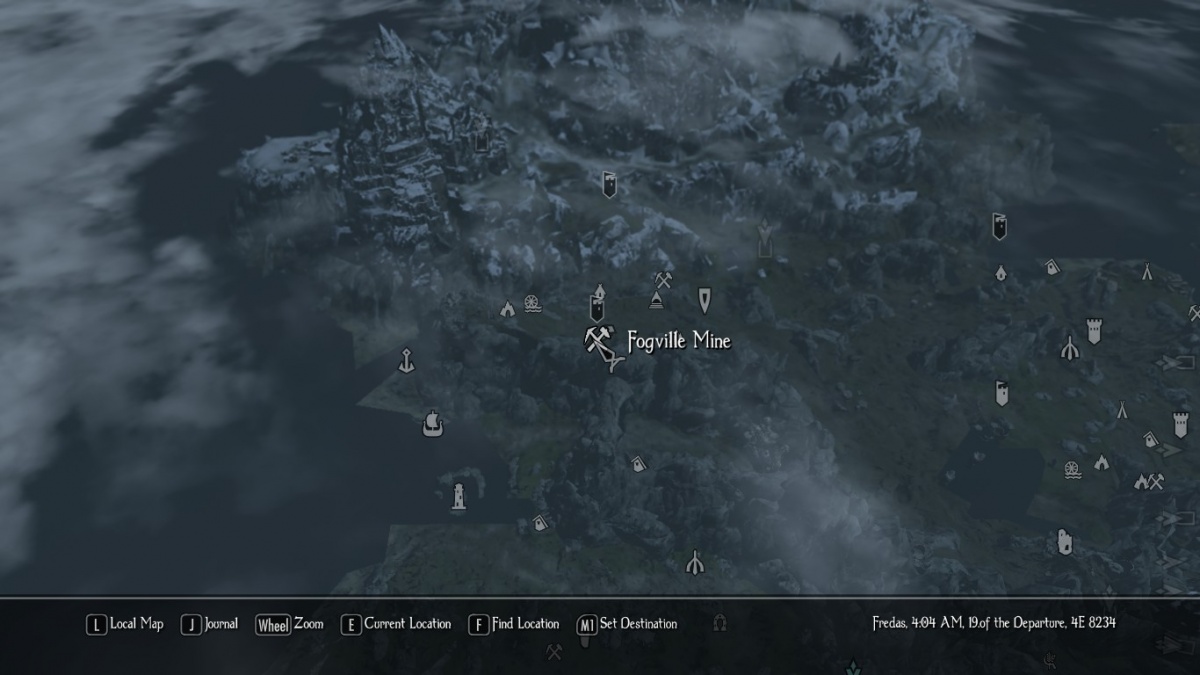Jump to Current Location
1200x675 pixels.
pyautogui.click(x=396, y=624)
